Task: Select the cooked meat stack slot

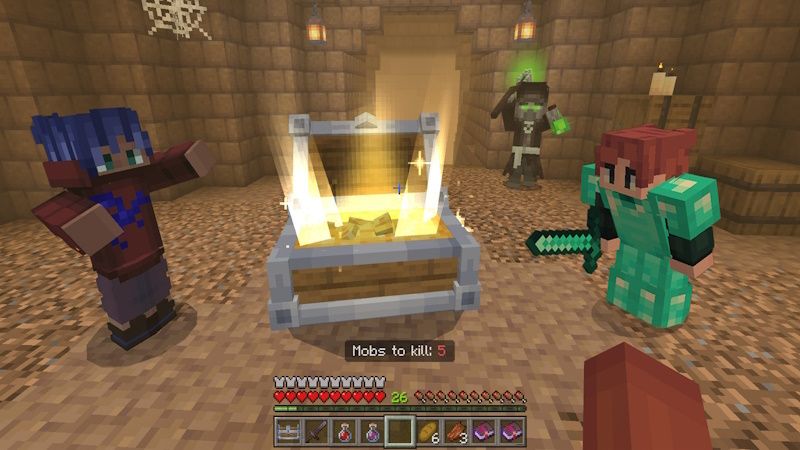Action: 455,432
